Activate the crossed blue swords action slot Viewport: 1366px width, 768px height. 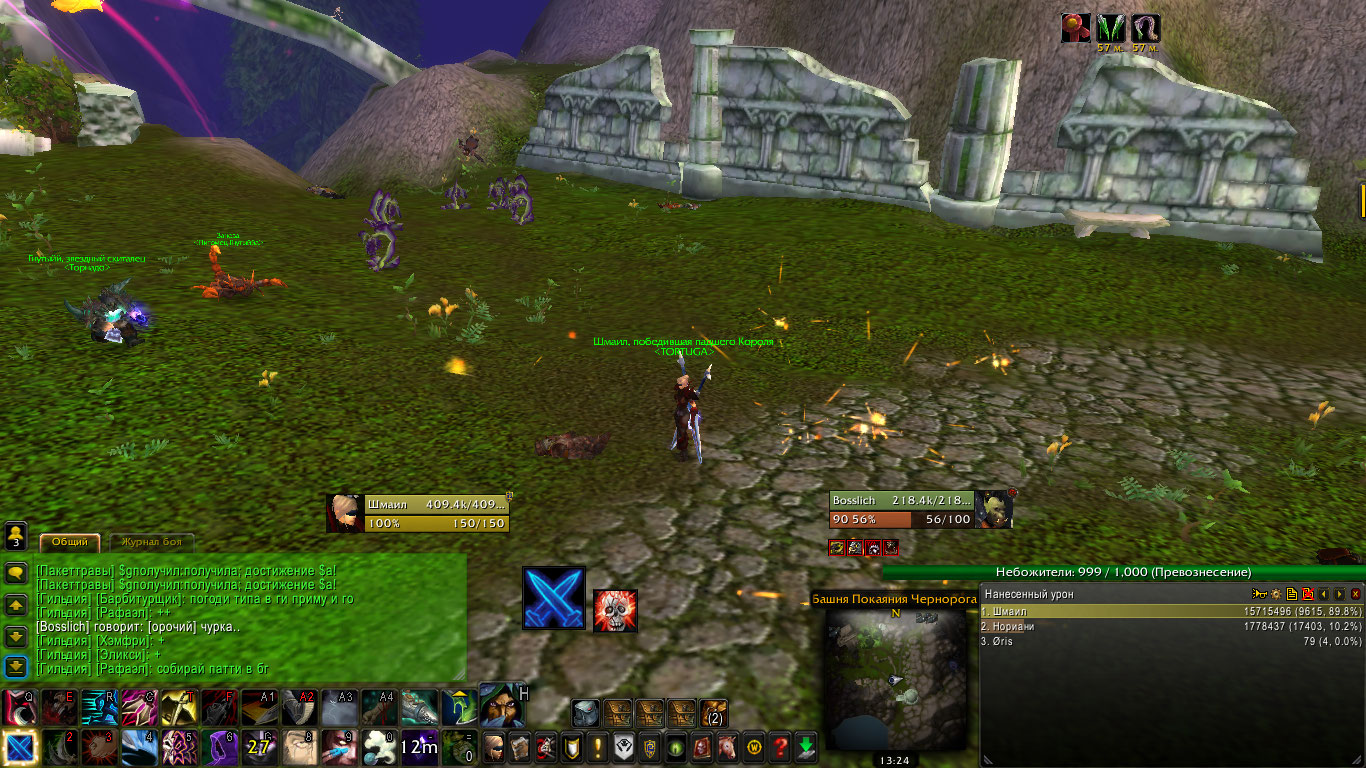coord(553,598)
